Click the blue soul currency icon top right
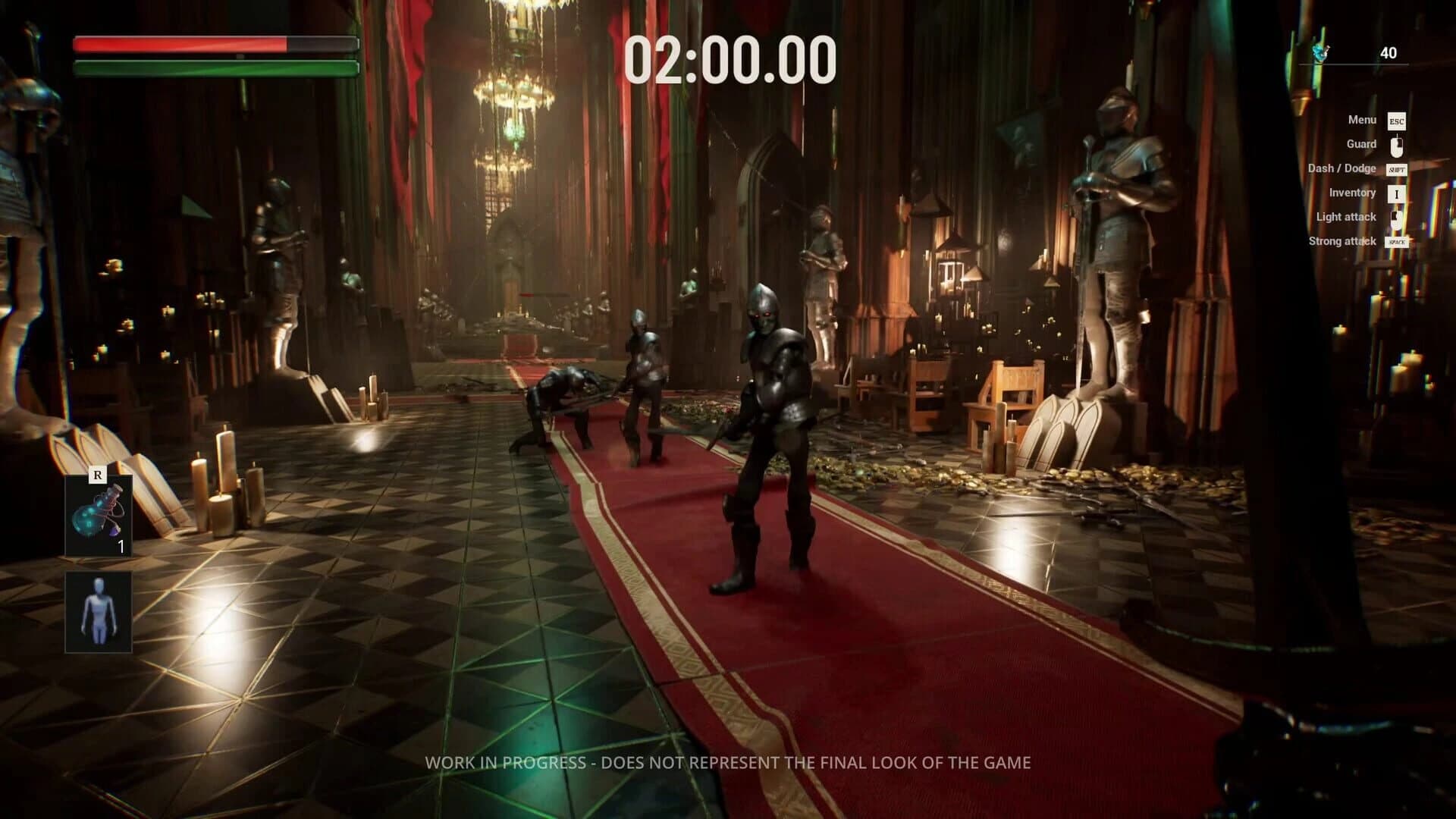The height and width of the screenshot is (819, 1456). (1321, 53)
